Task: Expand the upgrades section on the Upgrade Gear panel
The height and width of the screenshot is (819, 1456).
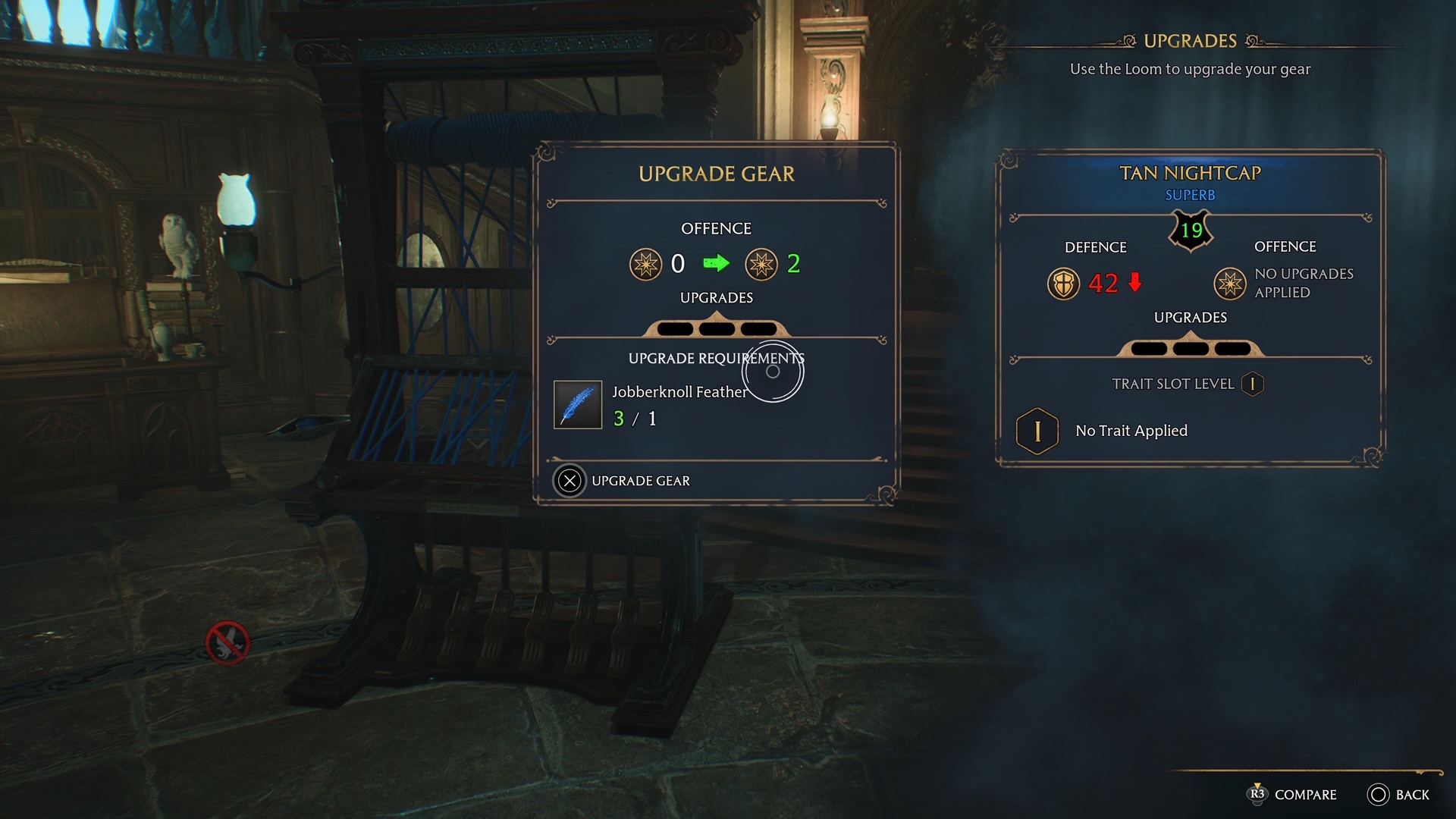Action: [x=716, y=297]
